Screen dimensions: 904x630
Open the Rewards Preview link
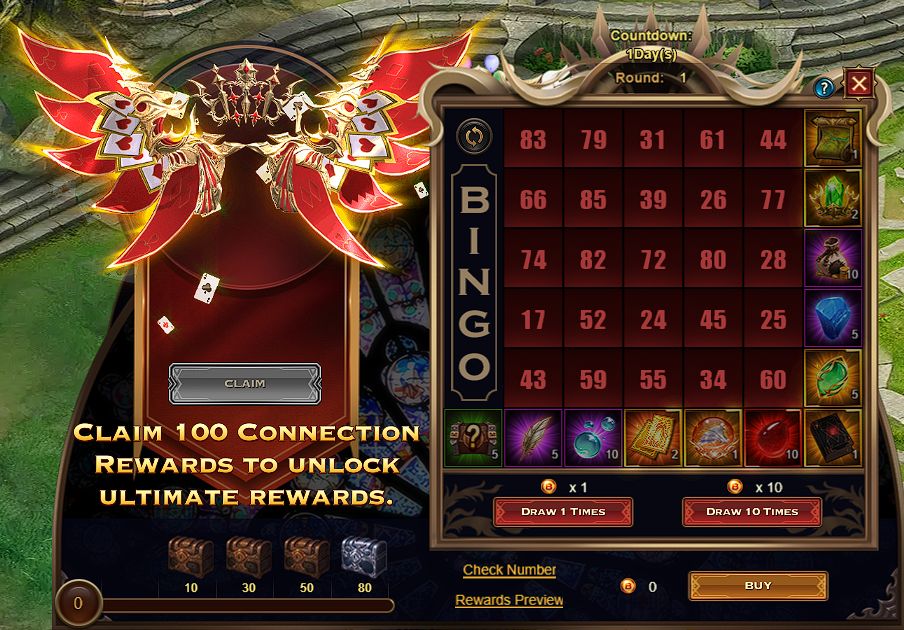coord(509,600)
